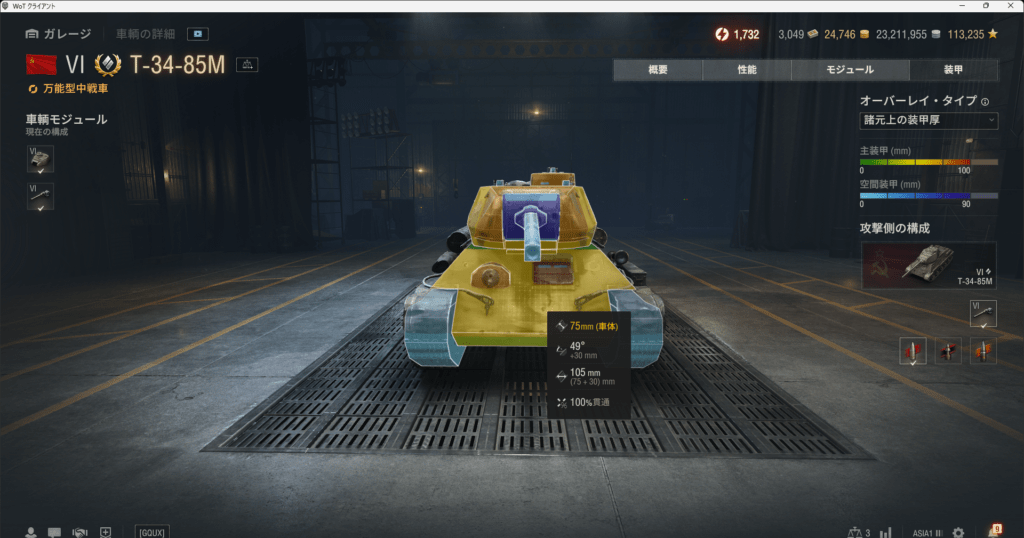Return to the ガレージ (Garage) screen
Viewport: 1024px width, 538px height.
click(x=59, y=34)
